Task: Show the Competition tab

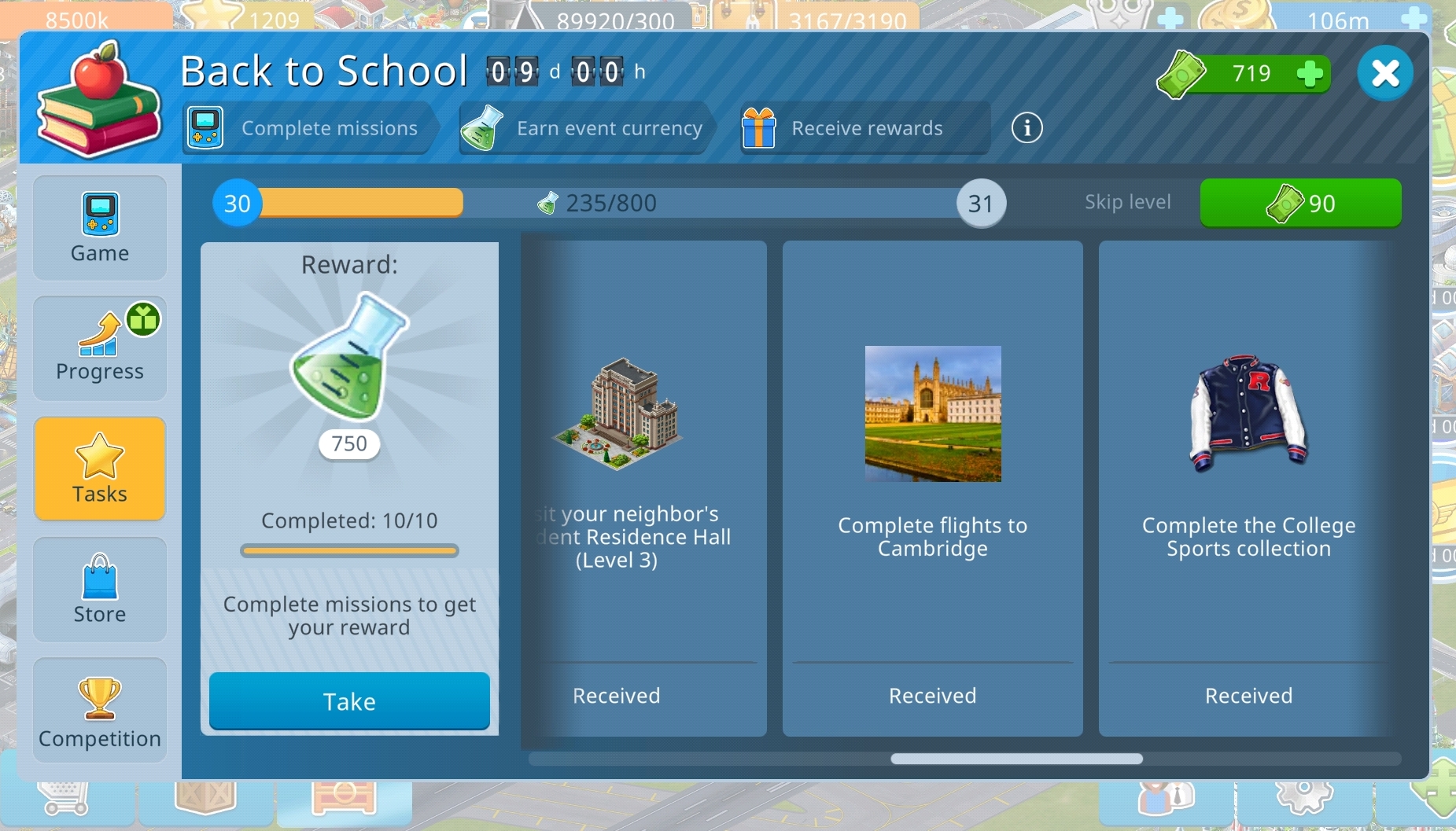Action: pos(100,710)
